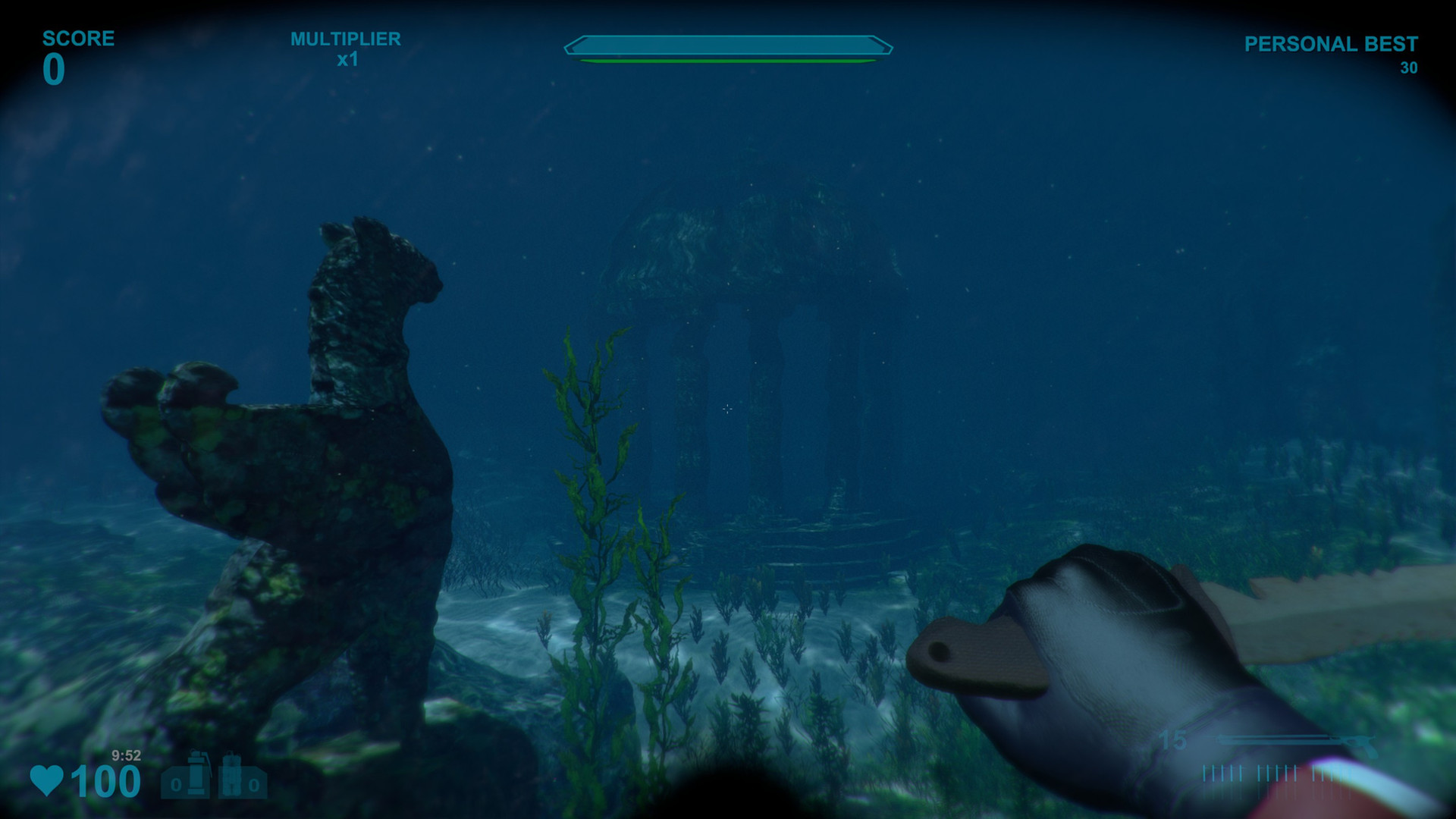Click the heart health icon

point(45,781)
